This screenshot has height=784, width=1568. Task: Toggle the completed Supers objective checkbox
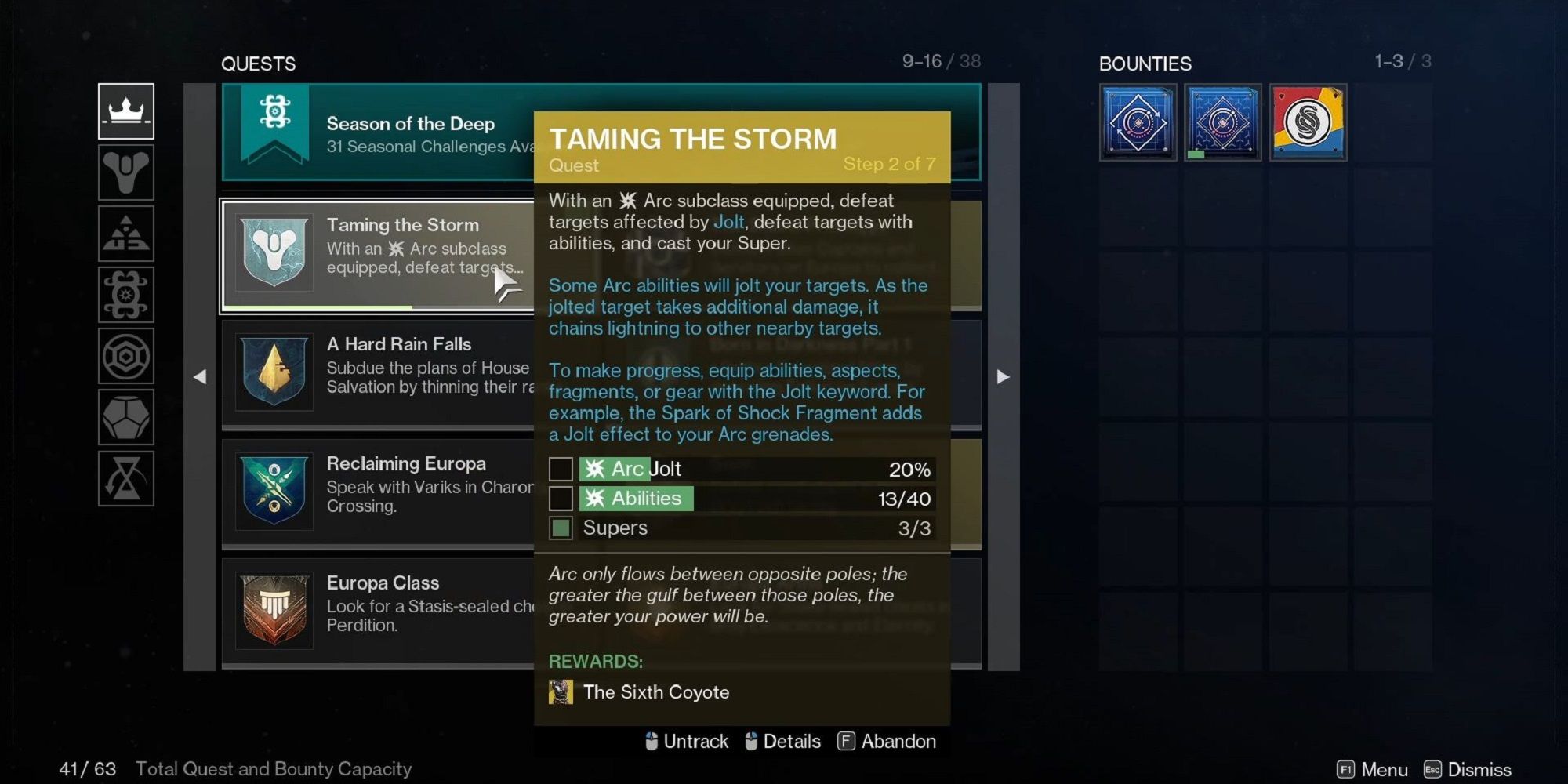tap(561, 528)
